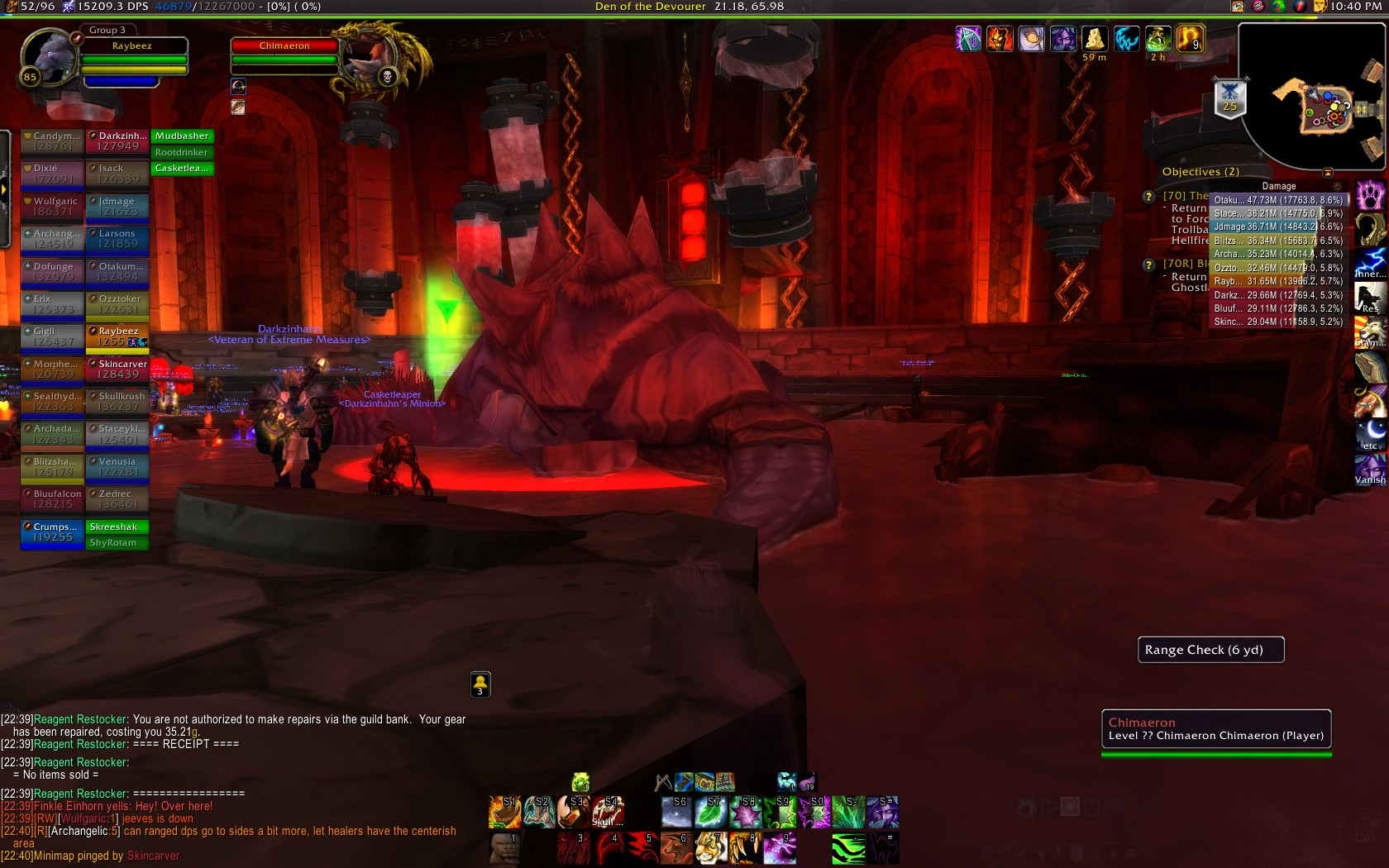Image resolution: width=1389 pixels, height=868 pixels.
Task: Click Raybeez's player unit frame
Action: coord(132,46)
